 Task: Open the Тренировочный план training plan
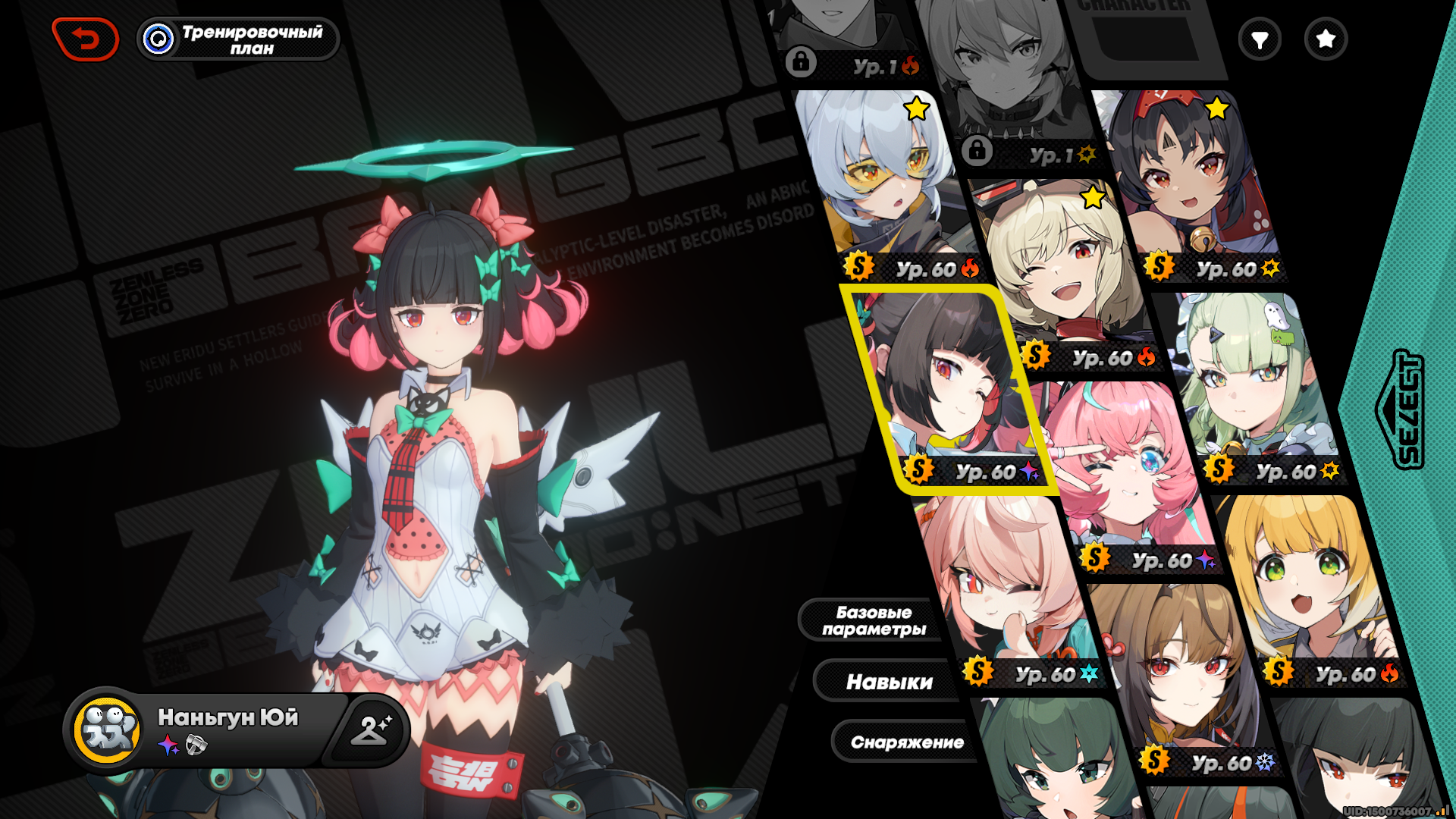click(238, 39)
